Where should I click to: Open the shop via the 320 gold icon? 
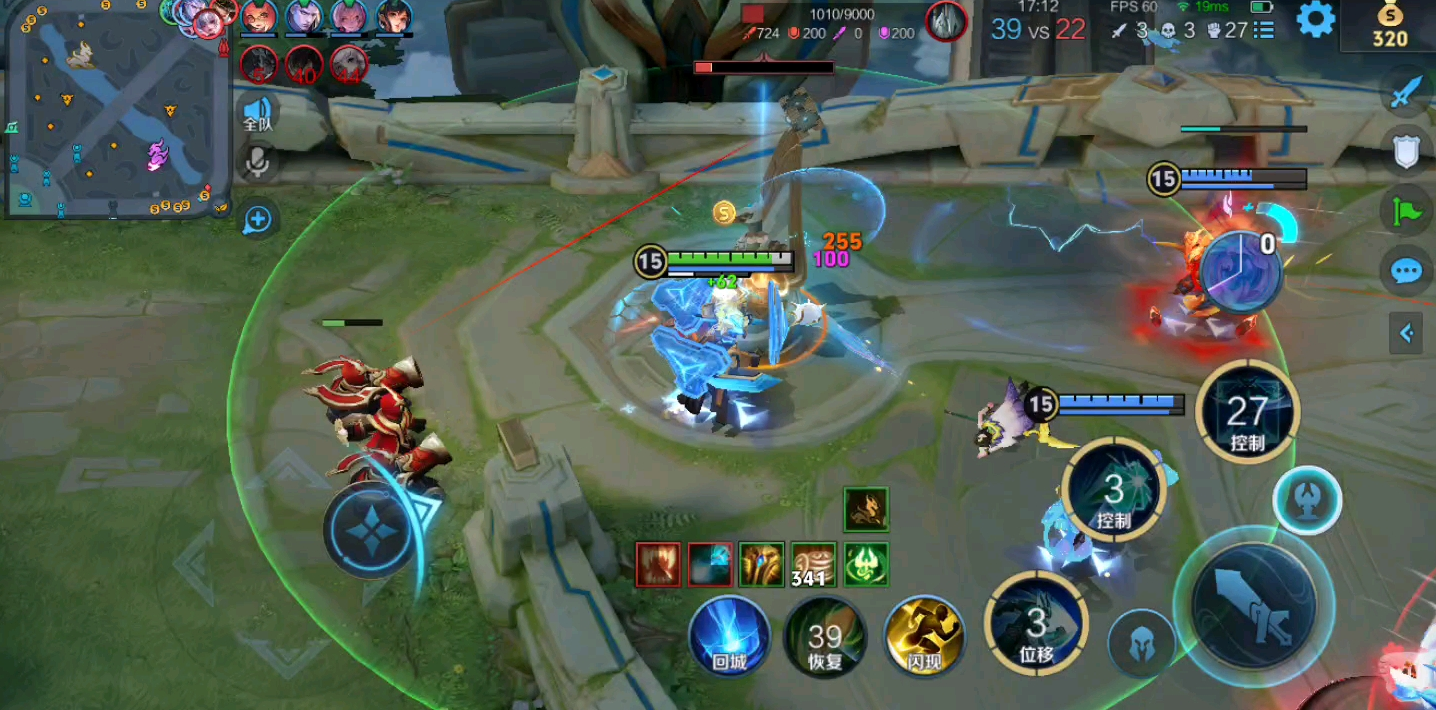tap(1389, 26)
